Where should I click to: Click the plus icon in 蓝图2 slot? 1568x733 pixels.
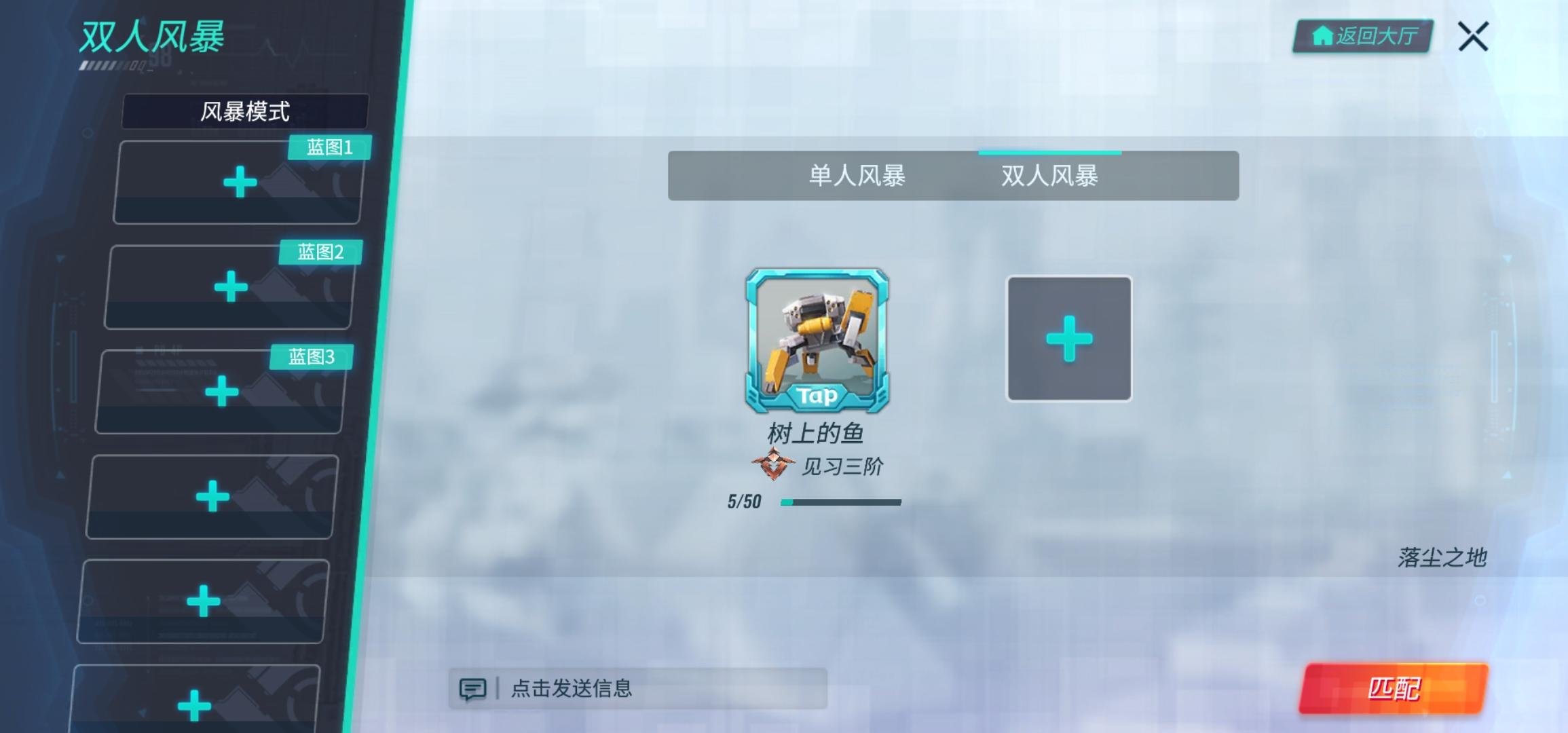[231, 288]
